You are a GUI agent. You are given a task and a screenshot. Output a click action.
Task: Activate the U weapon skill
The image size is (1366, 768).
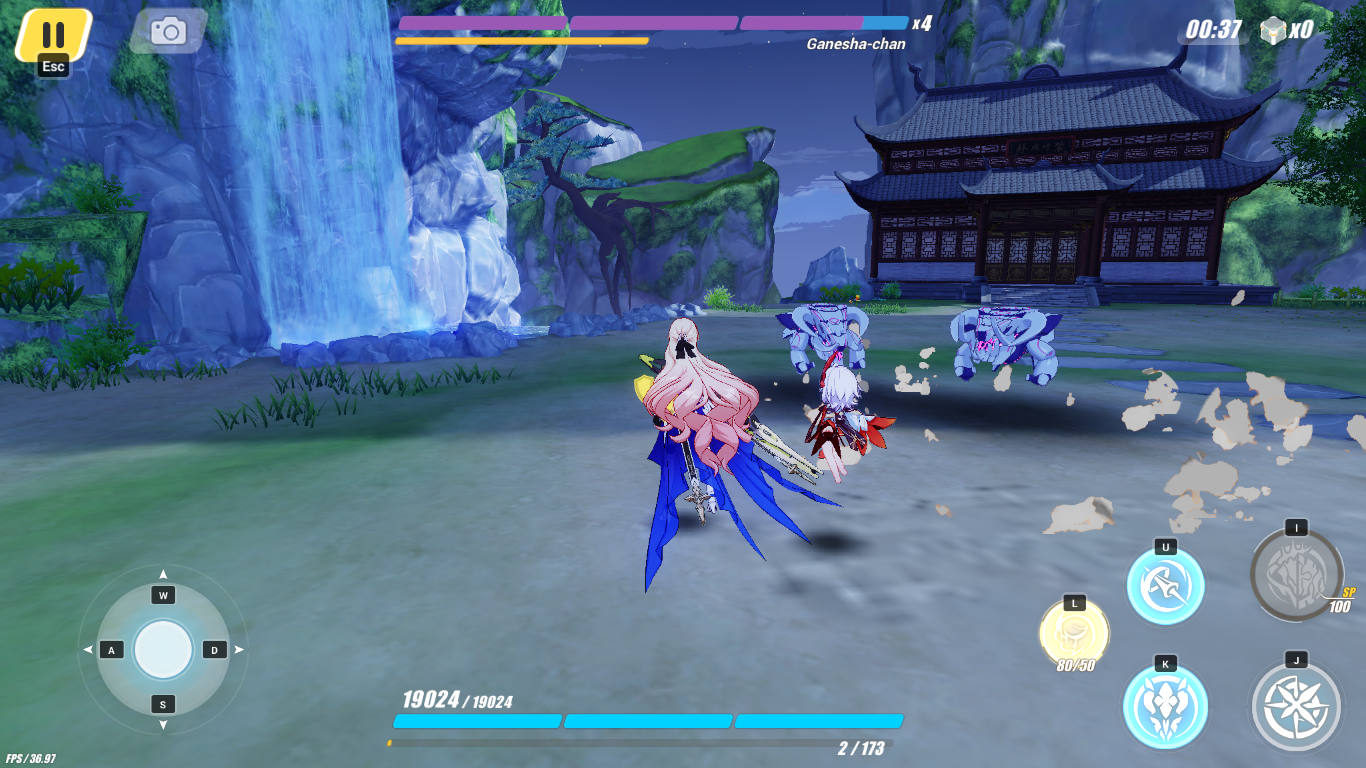coord(1164,585)
